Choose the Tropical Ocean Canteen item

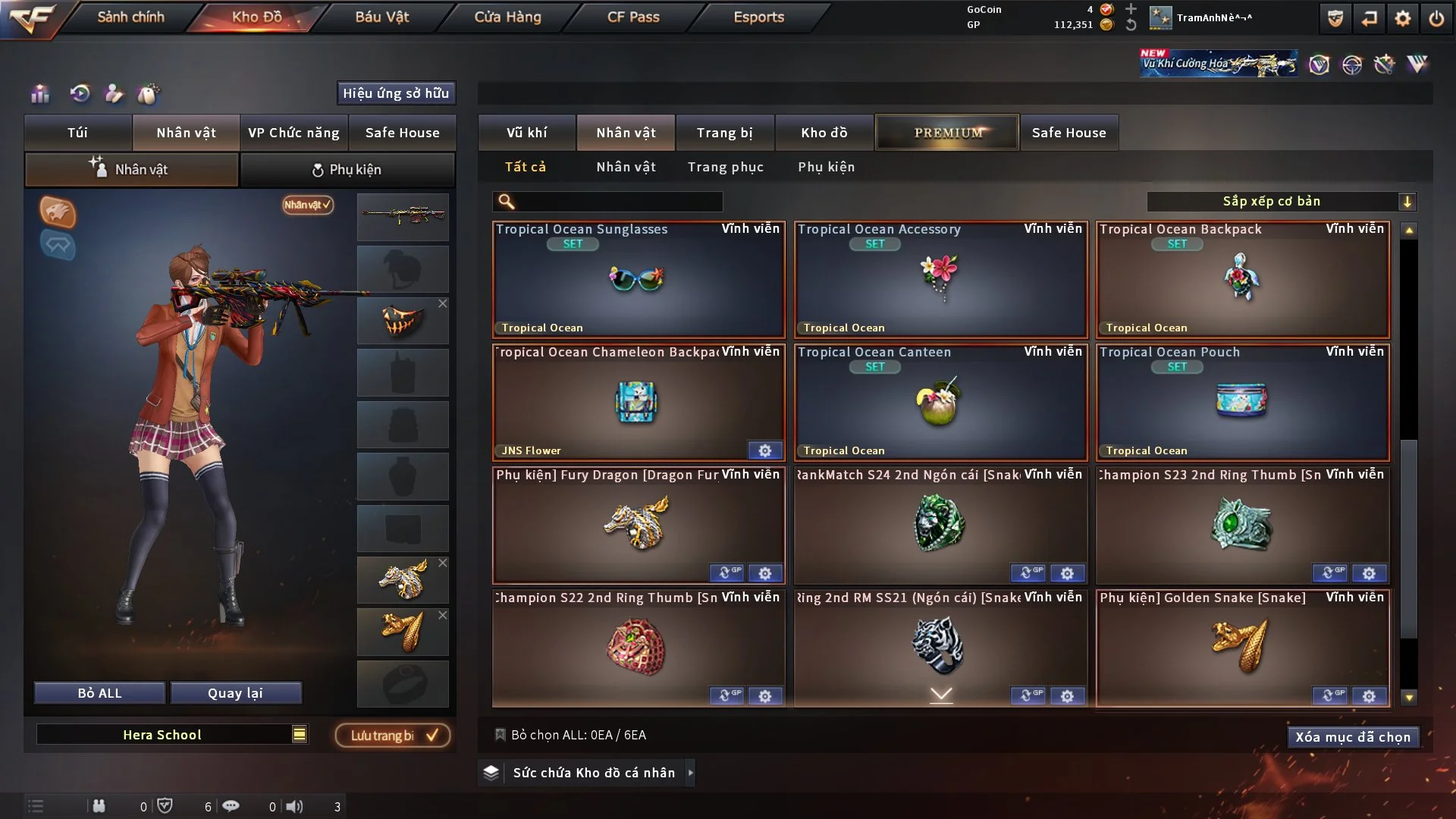pos(940,402)
